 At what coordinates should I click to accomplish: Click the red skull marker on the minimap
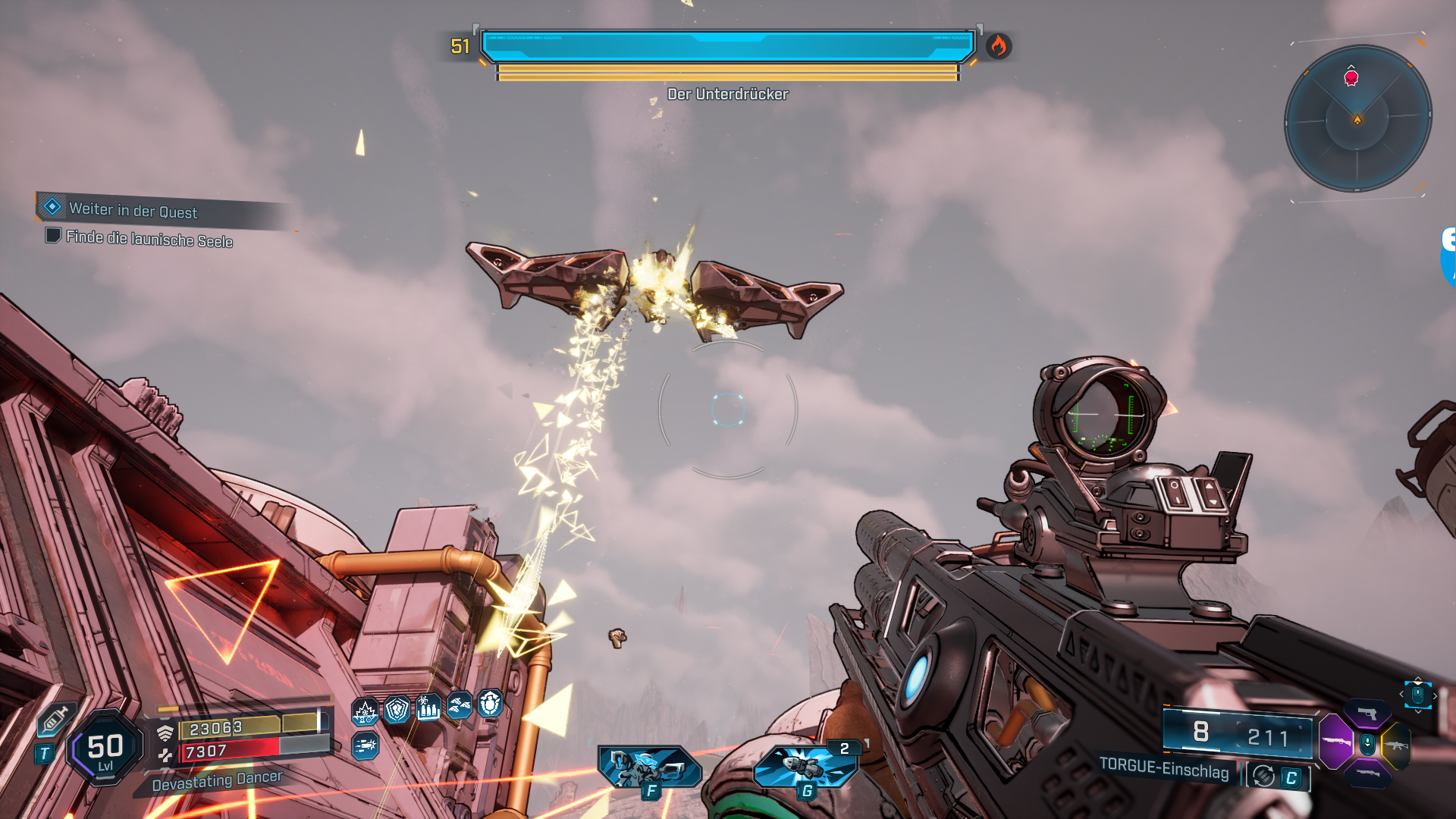click(1351, 77)
